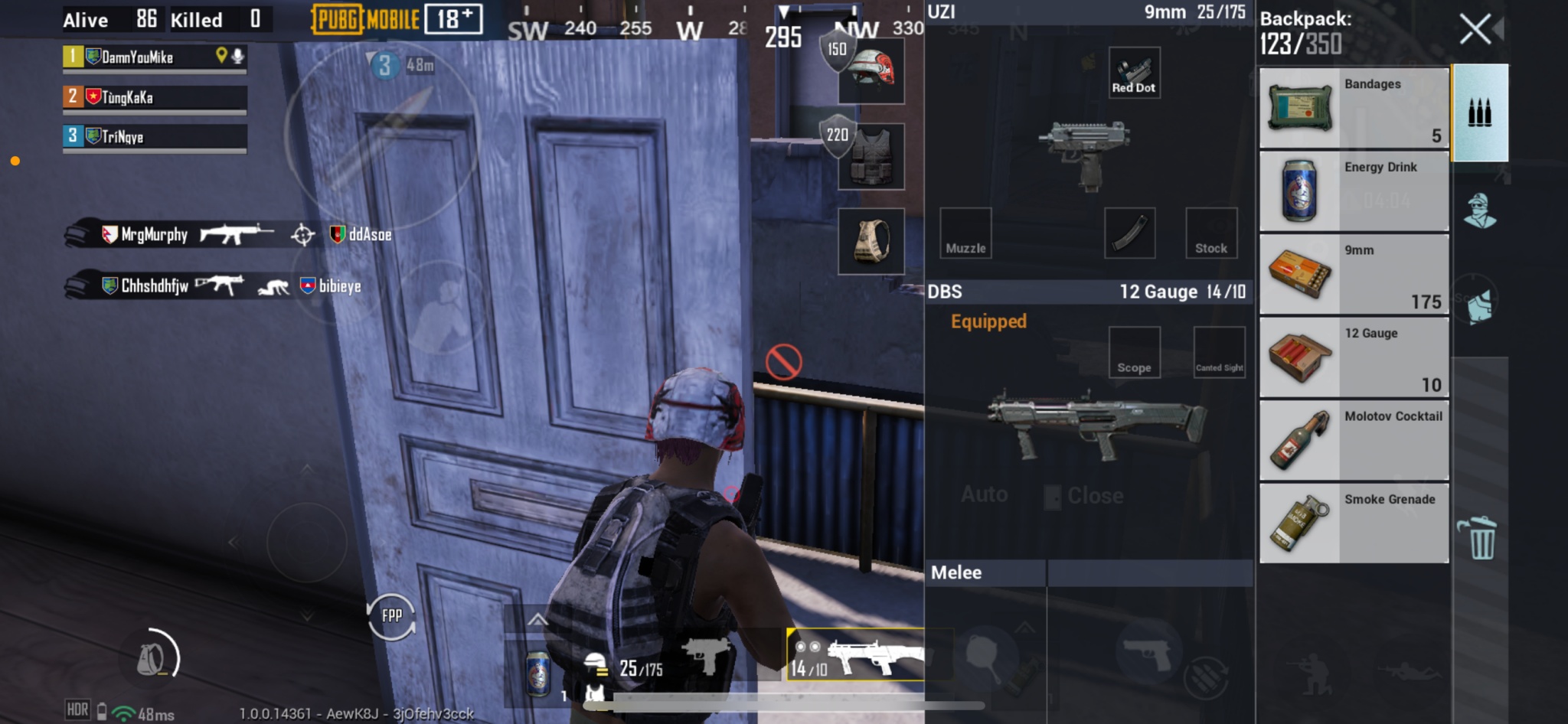Toggle FPP camera mode
This screenshot has width=1568, height=724.
(390, 615)
